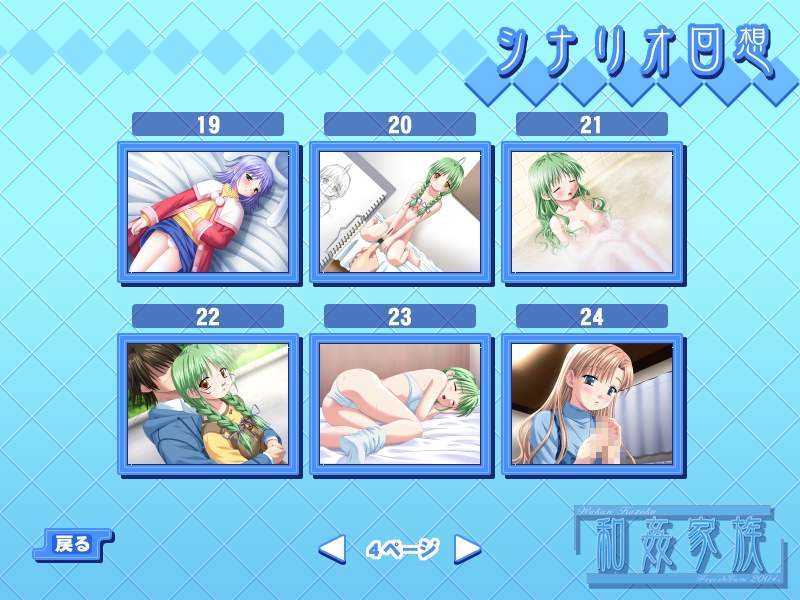Choose scenario thumbnail number 21
Image resolution: width=800 pixels, height=600 pixels.
[592, 212]
